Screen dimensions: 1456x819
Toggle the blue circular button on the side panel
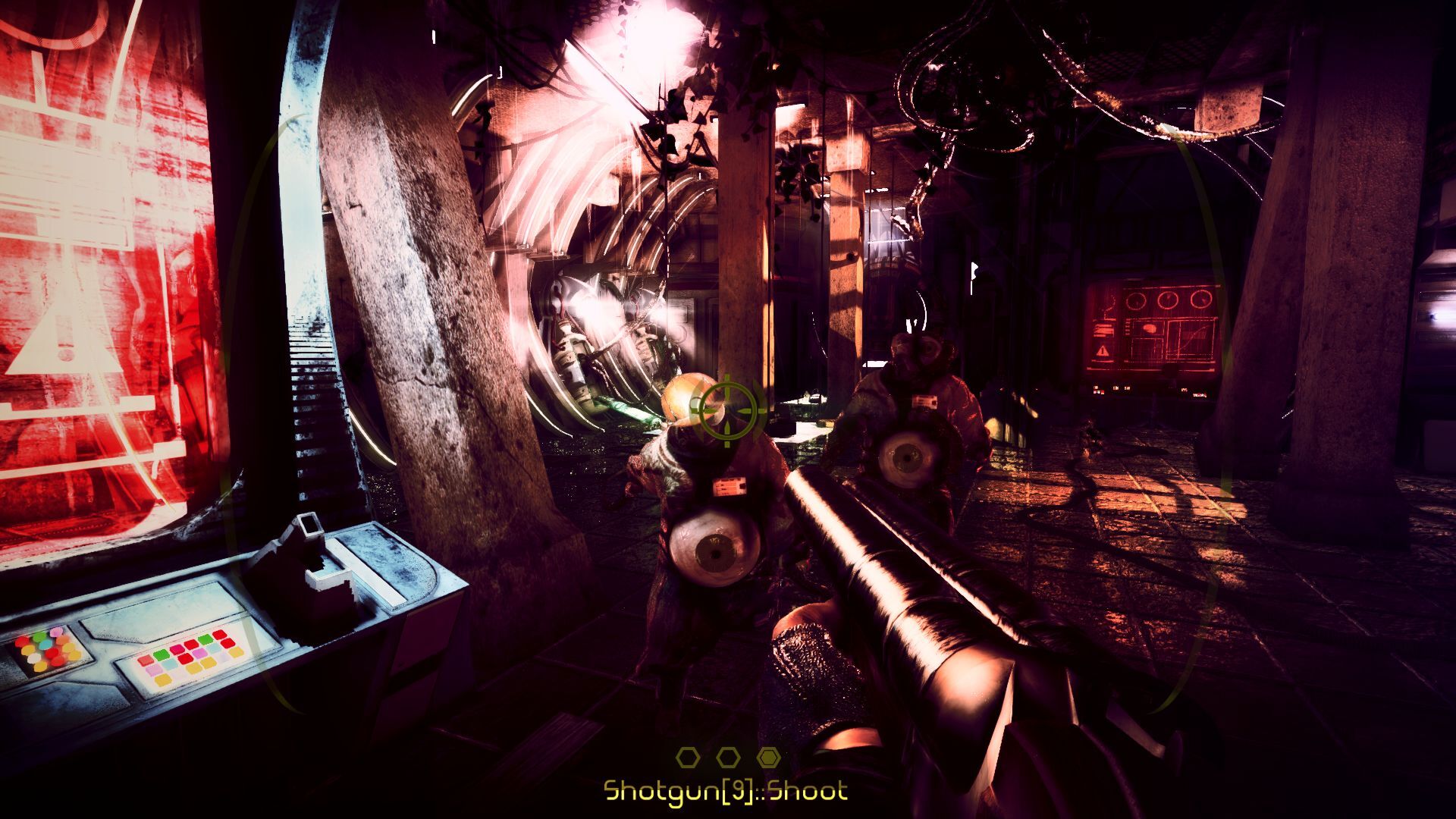(45, 645)
